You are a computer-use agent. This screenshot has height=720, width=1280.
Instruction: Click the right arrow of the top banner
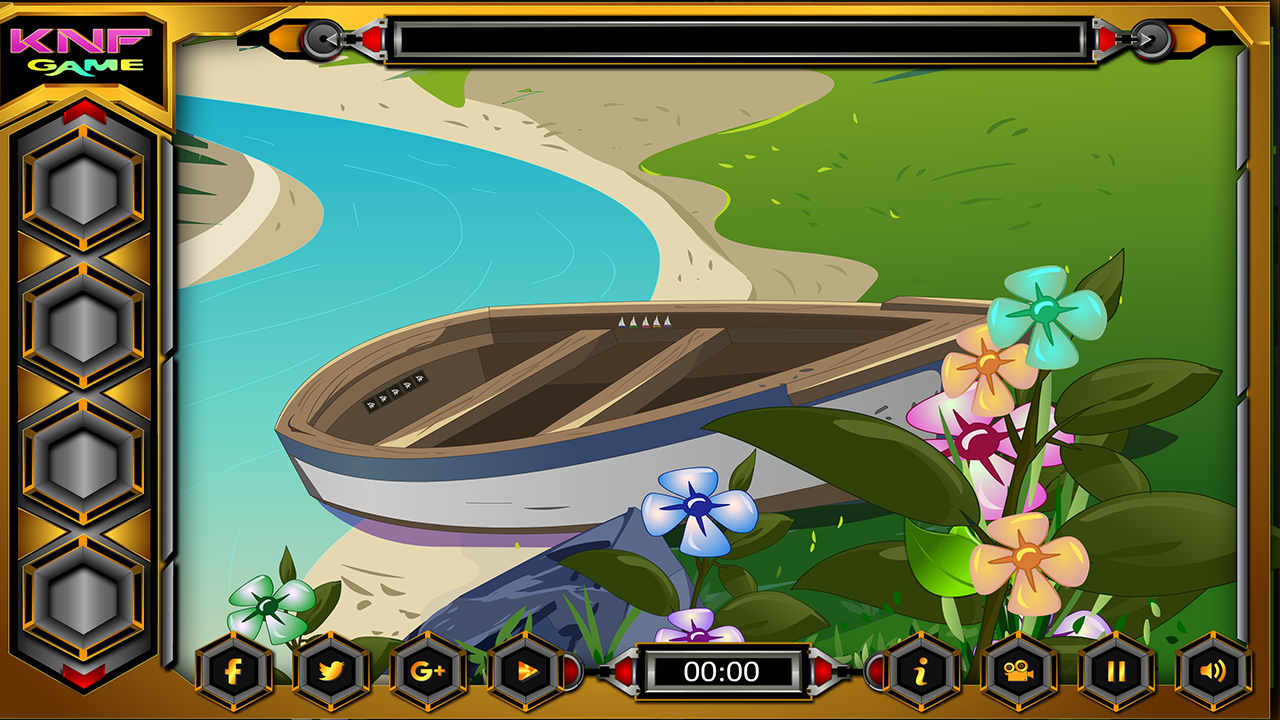1155,38
